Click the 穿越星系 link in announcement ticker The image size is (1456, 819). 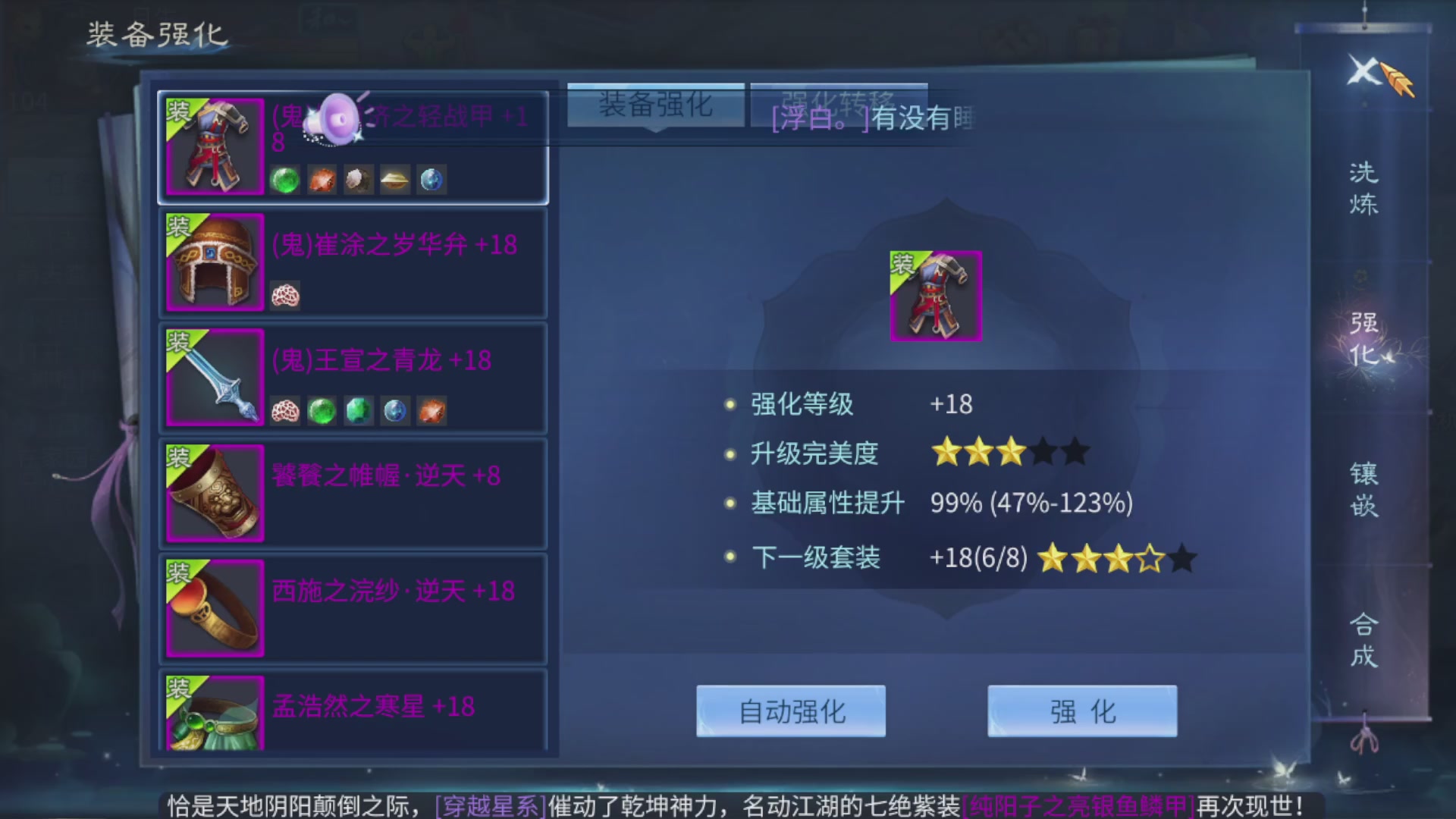point(489,806)
